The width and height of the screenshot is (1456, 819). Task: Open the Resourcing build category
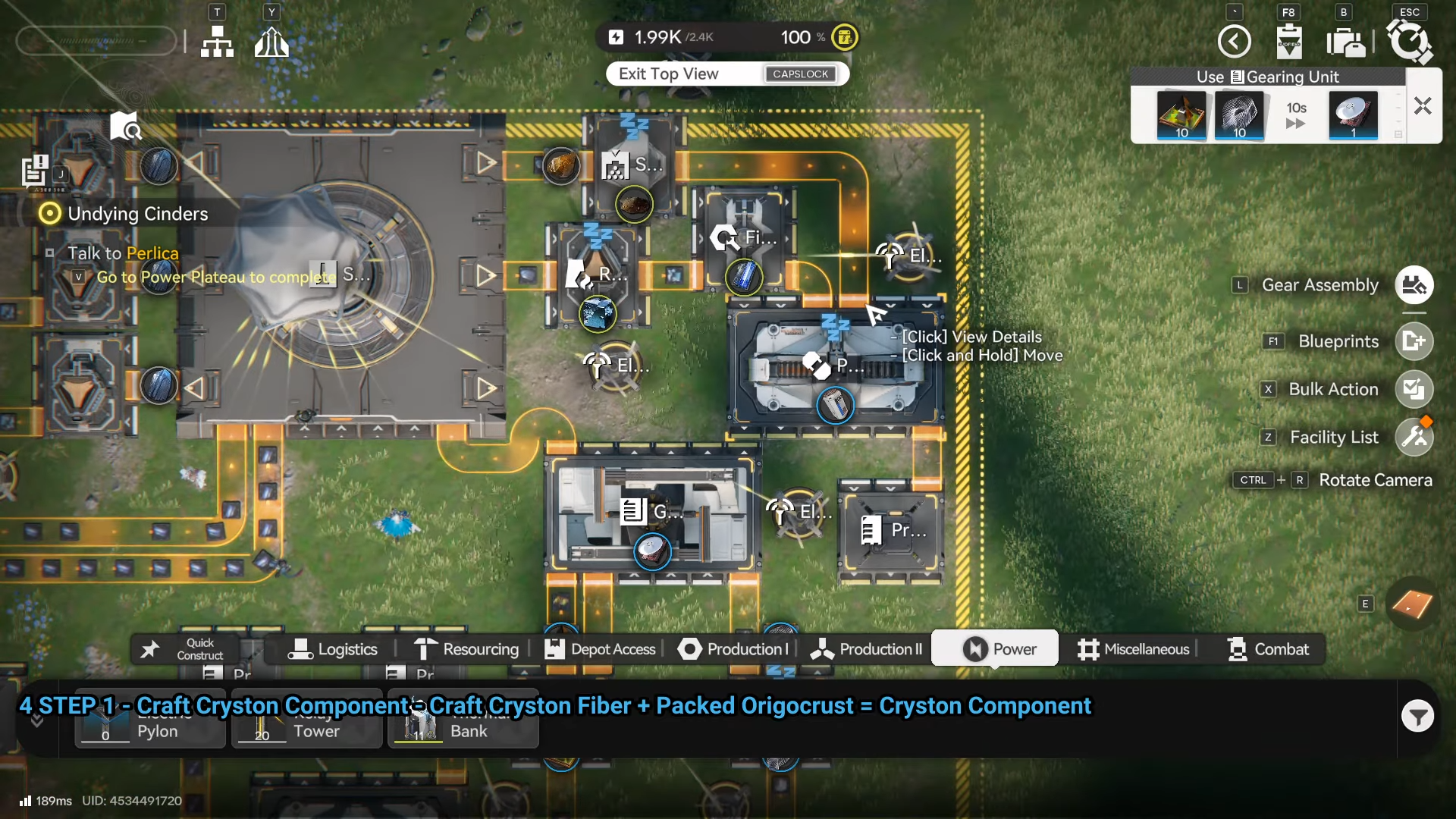pyautogui.click(x=466, y=649)
